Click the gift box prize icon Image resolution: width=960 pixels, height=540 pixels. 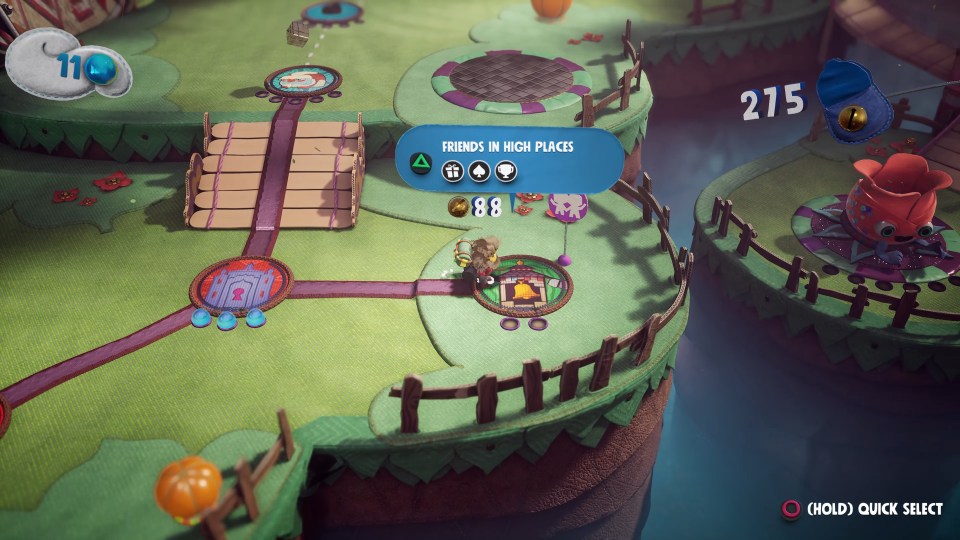451,169
